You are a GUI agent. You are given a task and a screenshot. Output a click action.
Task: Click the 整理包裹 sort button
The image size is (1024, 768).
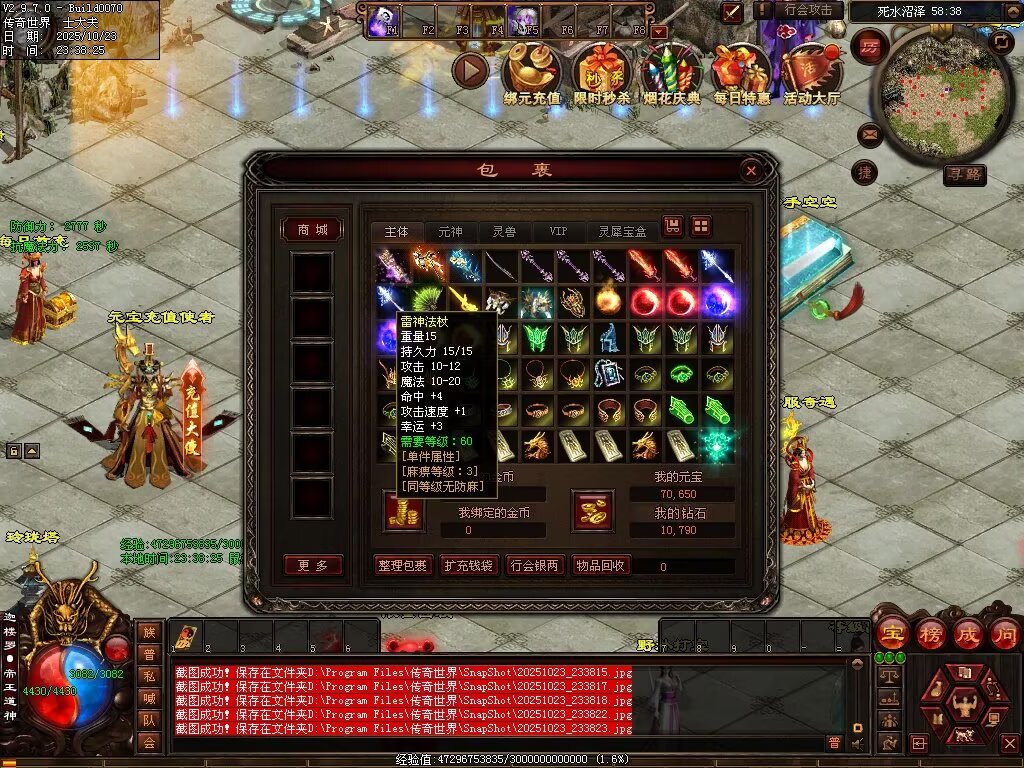[x=403, y=565]
